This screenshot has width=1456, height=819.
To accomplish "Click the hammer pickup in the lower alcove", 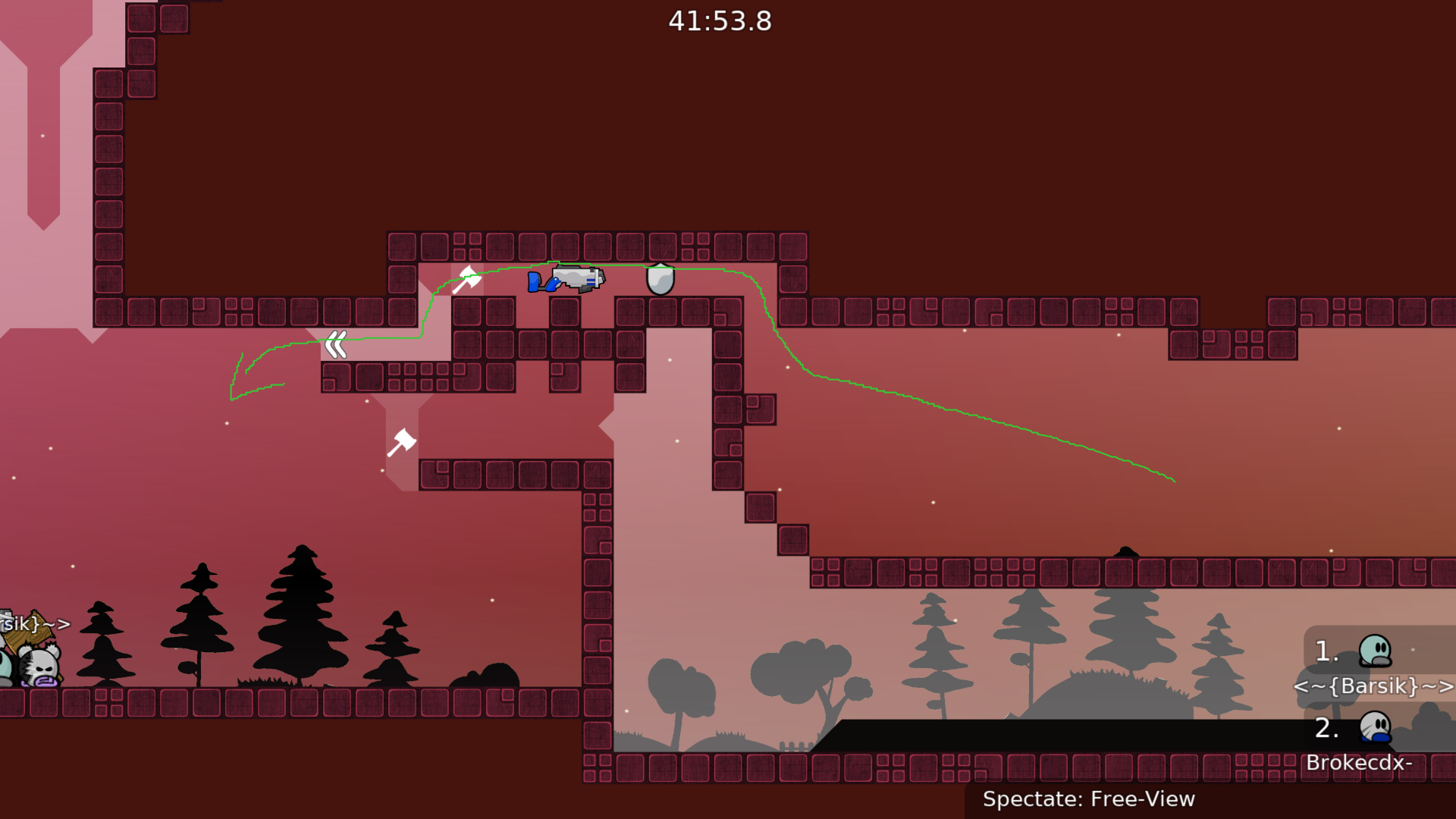I will pyautogui.click(x=401, y=441).
